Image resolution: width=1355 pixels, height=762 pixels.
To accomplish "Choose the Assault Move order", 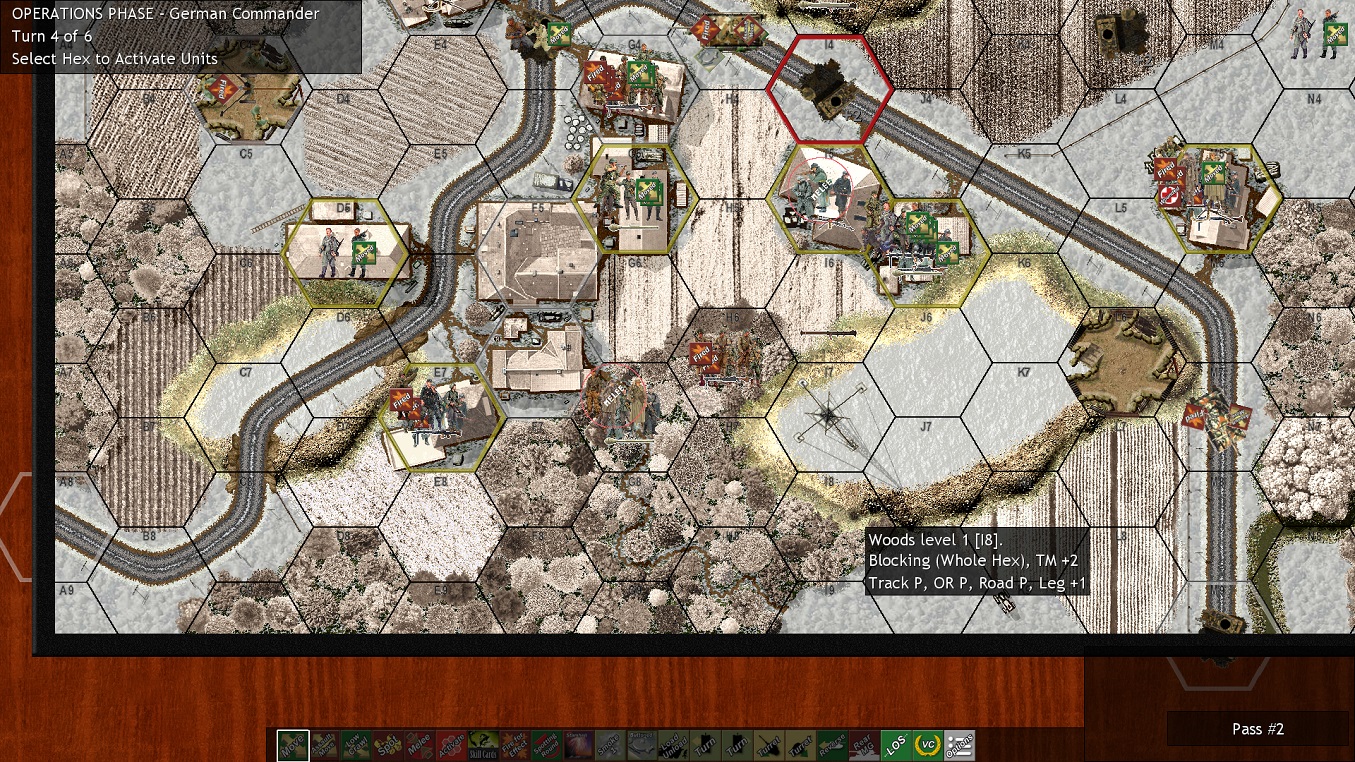I will 325,745.
